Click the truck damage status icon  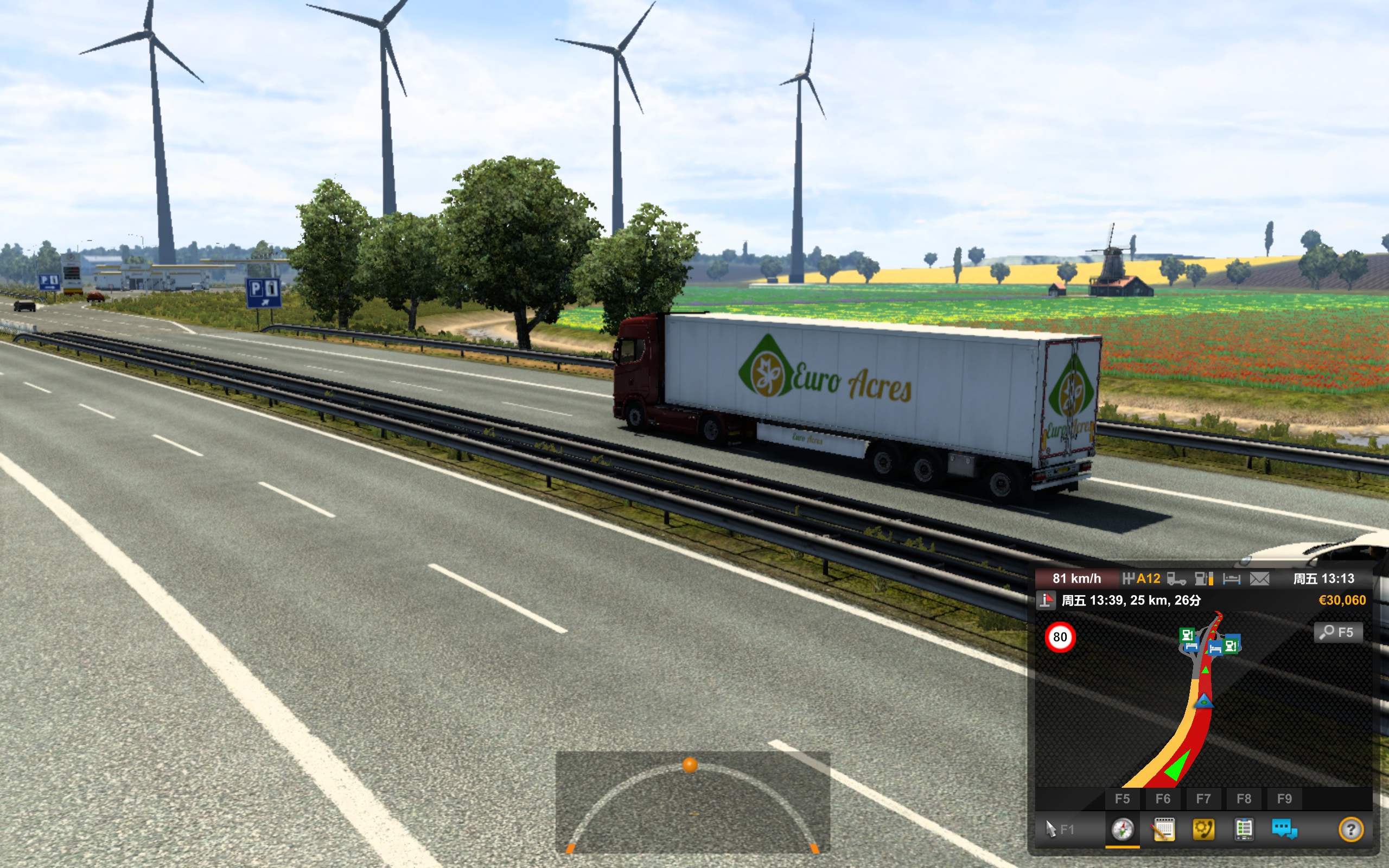click(1176, 579)
